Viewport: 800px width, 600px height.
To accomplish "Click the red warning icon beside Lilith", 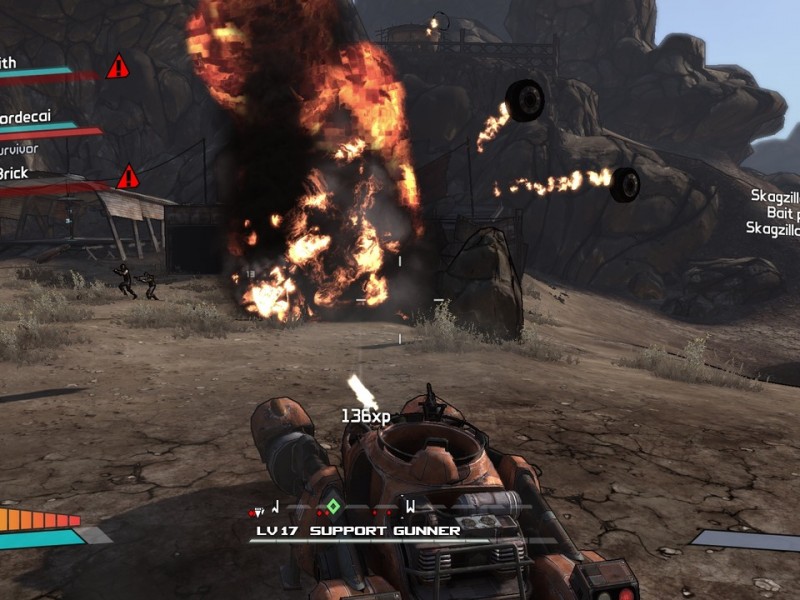I will coord(118,67).
